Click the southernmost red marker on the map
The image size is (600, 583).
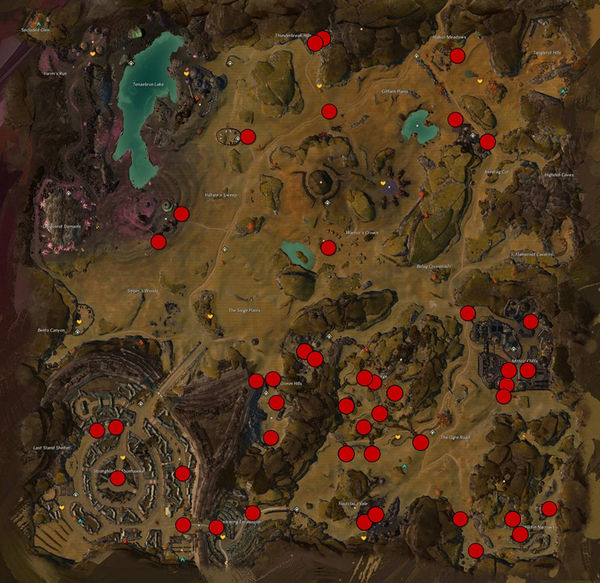tap(476, 550)
